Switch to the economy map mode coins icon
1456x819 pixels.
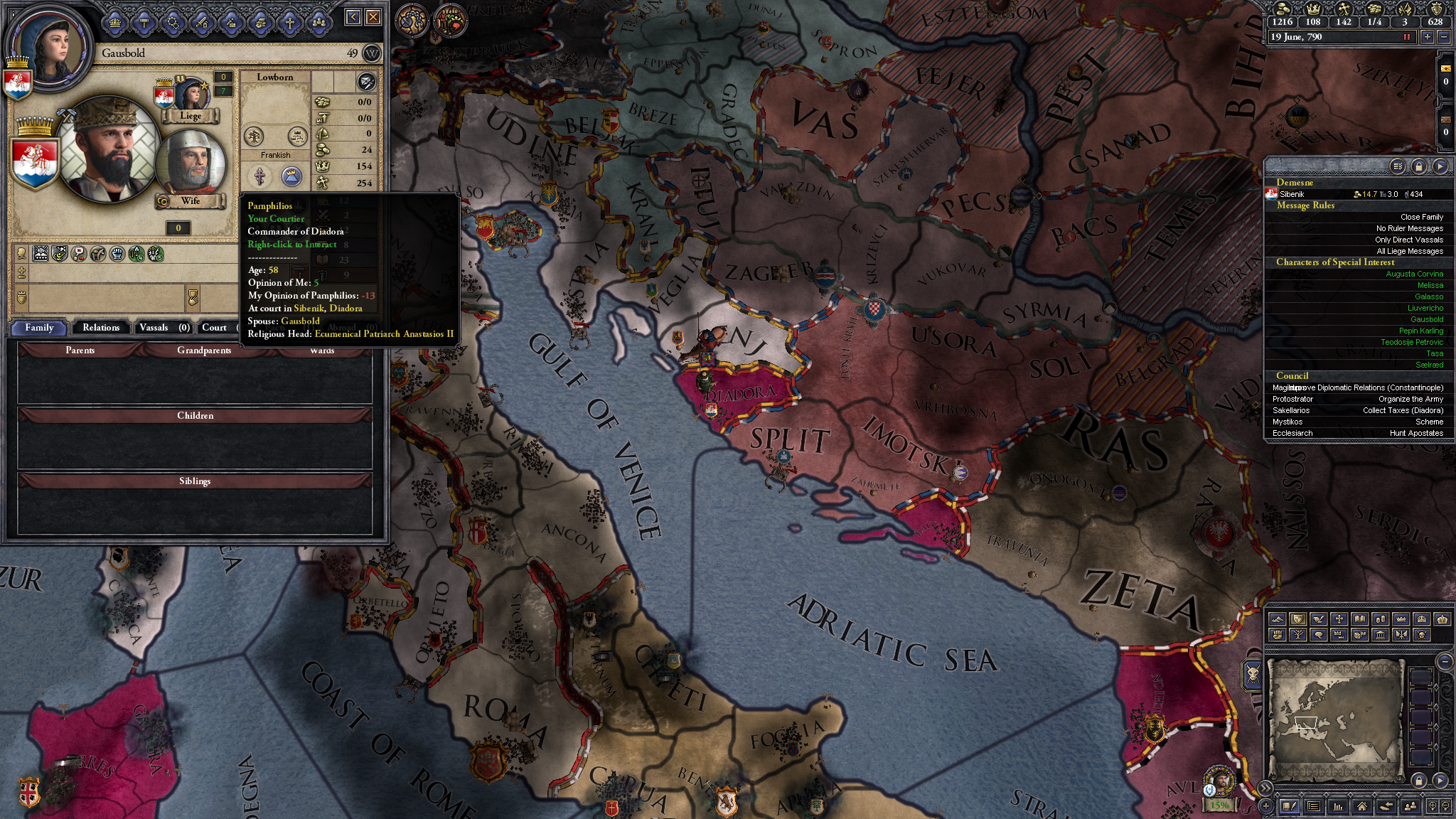pos(1381,619)
